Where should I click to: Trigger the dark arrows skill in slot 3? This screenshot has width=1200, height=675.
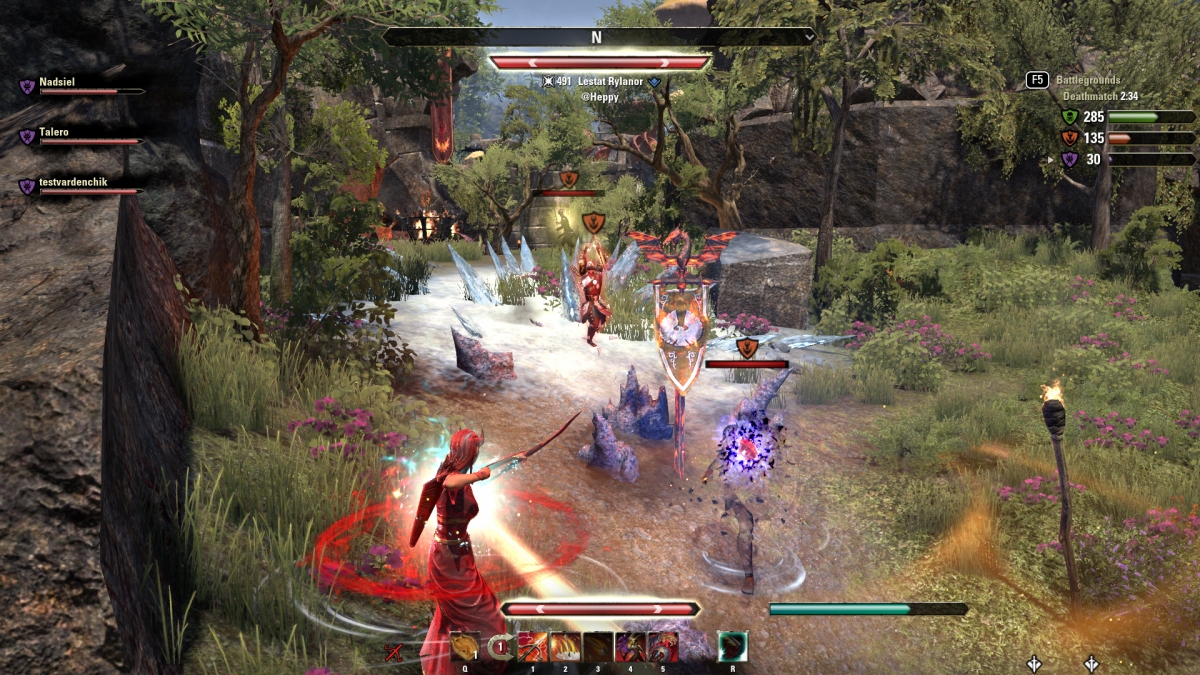[x=598, y=647]
